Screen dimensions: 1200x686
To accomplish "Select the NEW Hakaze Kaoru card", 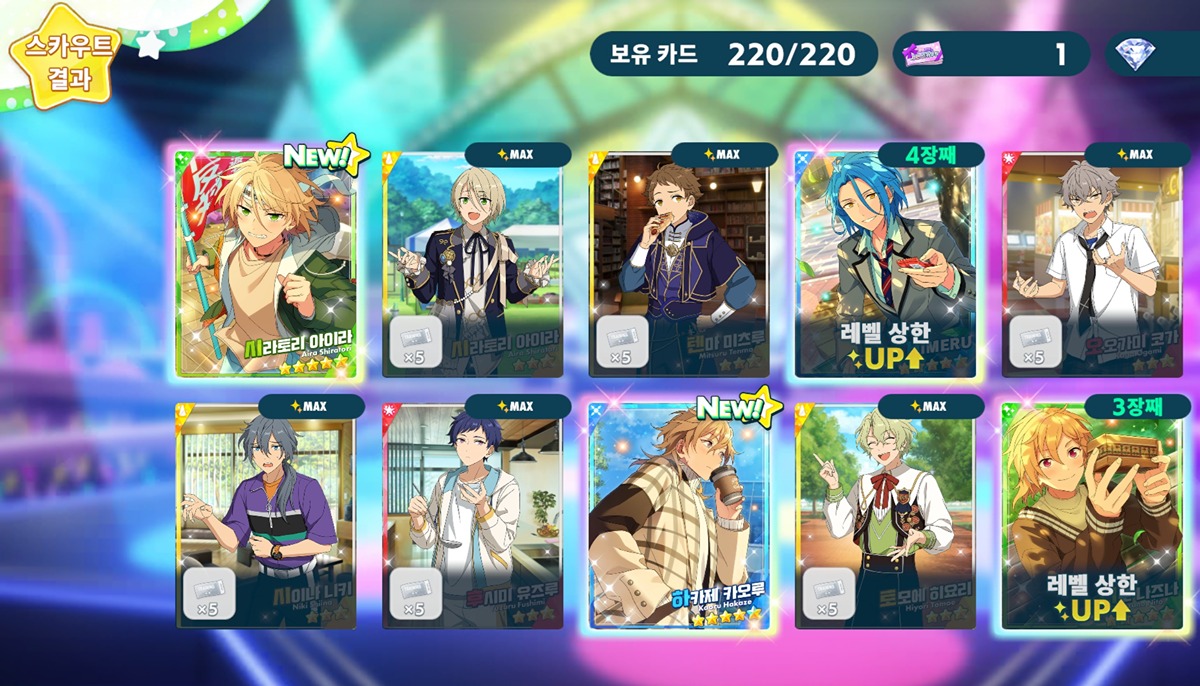I will click(x=679, y=516).
